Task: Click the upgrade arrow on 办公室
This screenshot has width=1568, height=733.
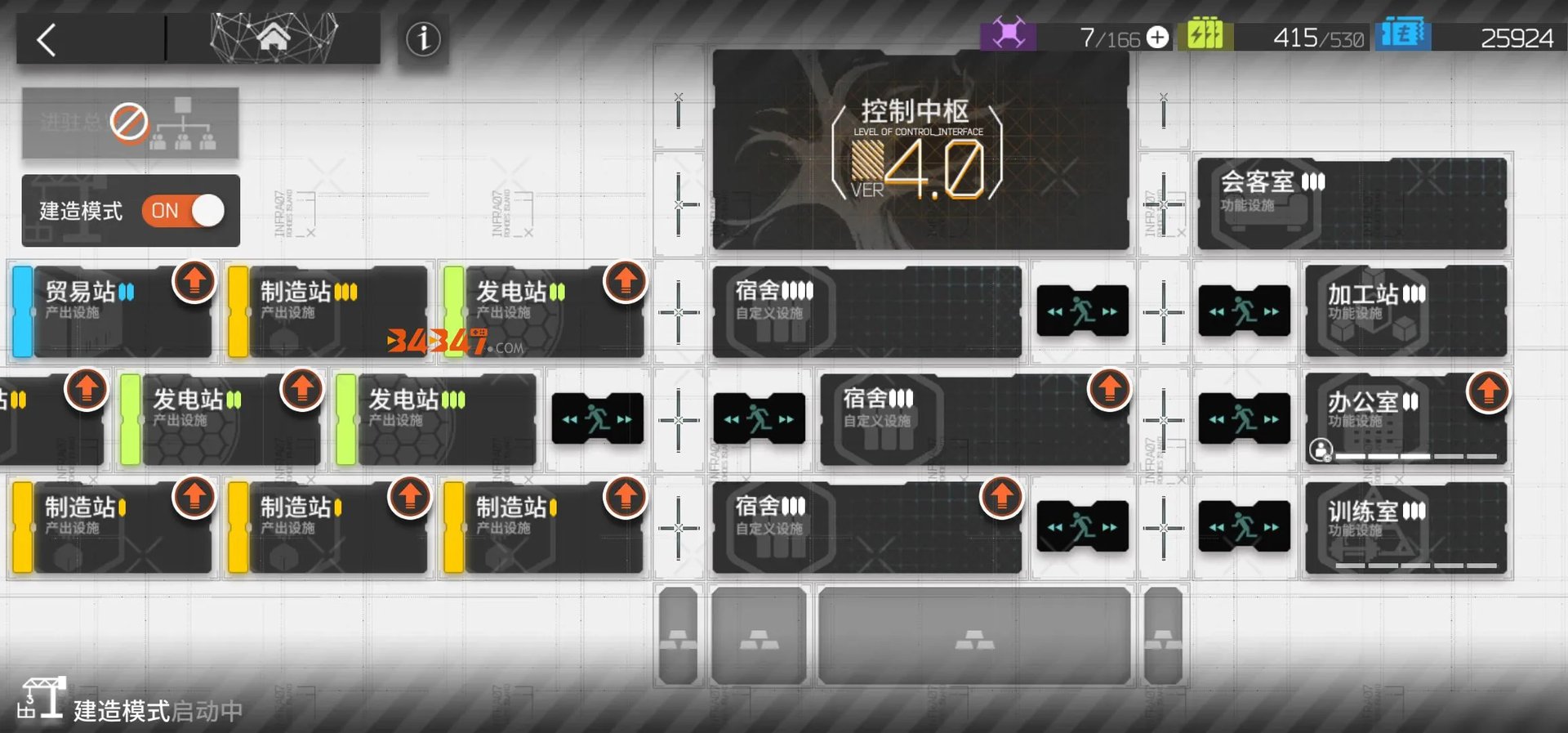Action: pos(1488,391)
